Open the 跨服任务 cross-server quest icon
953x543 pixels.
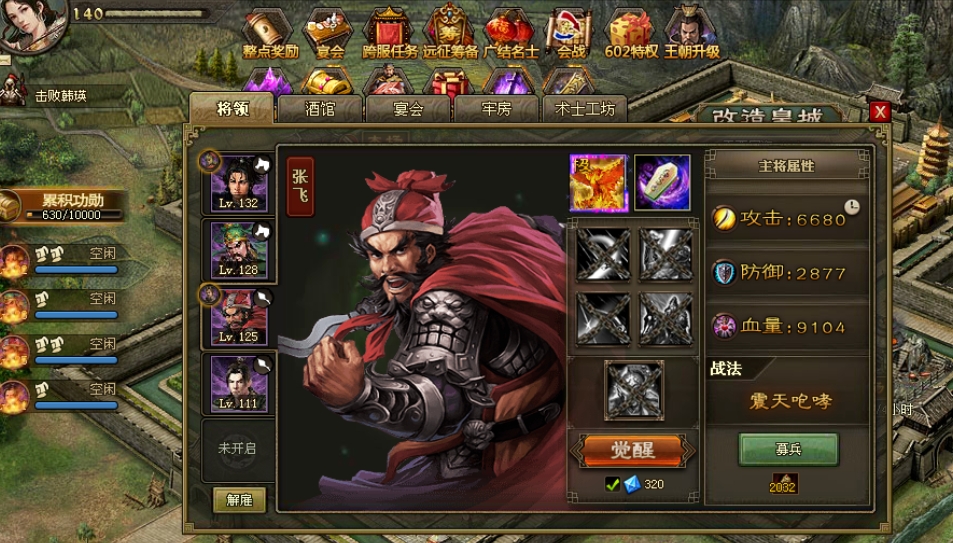click(x=389, y=32)
